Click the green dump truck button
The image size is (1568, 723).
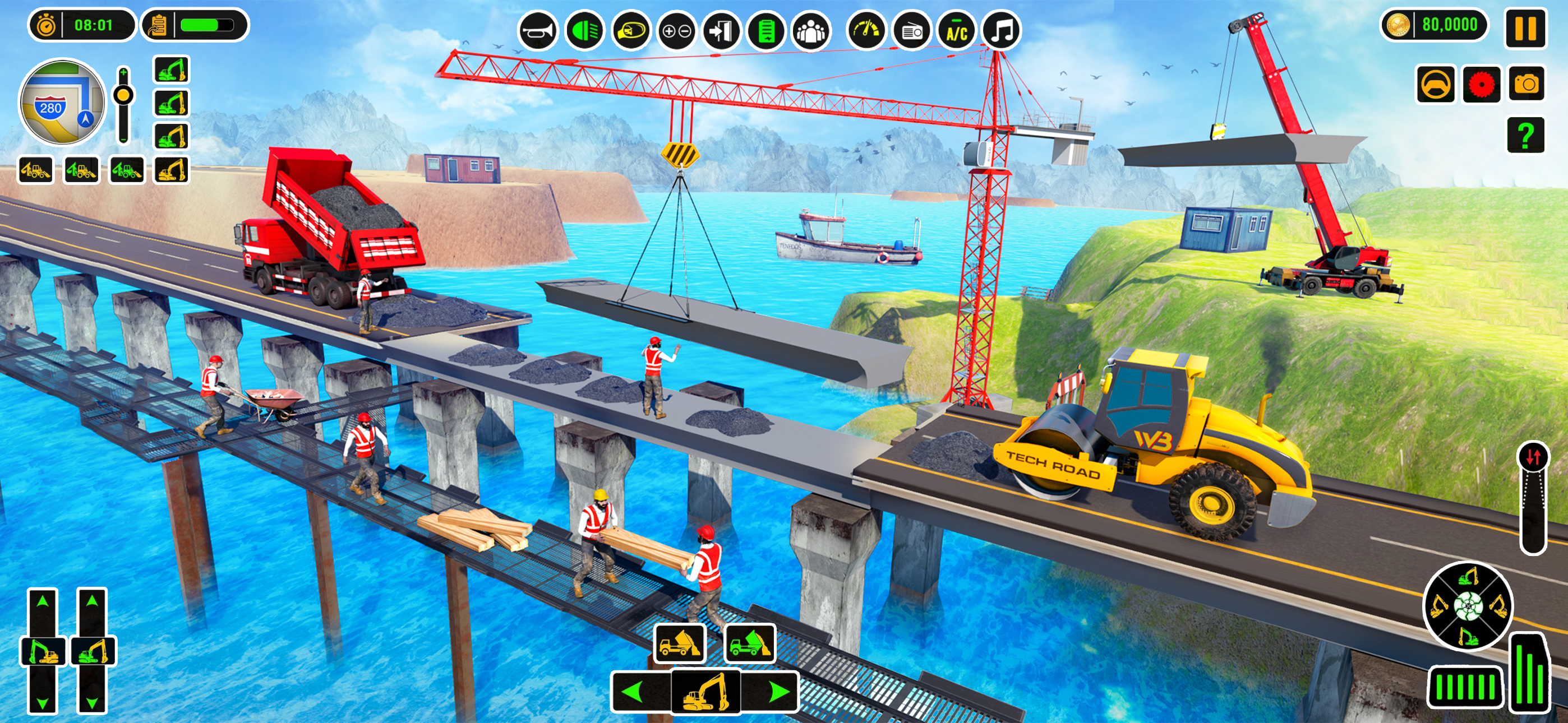(x=750, y=643)
